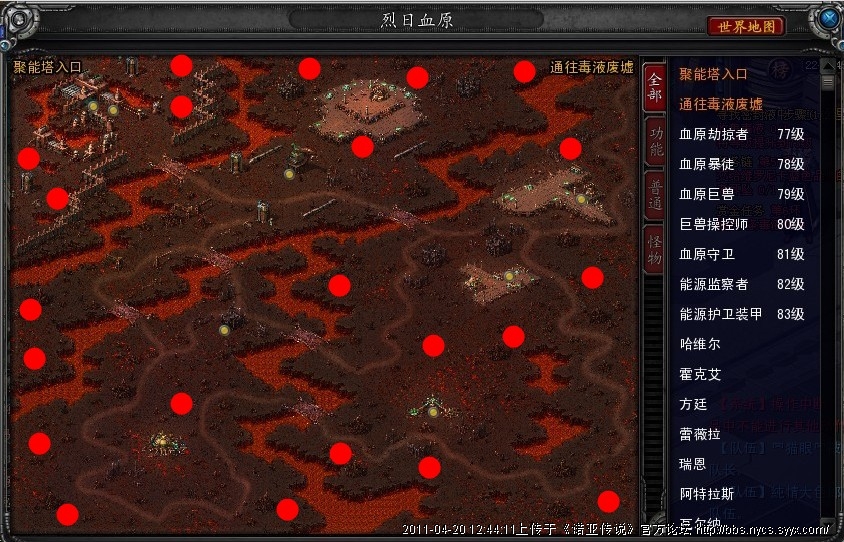Pick 血原巨兽 level 79 entry
The height and width of the screenshot is (542, 844).
[x=740, y=194]
